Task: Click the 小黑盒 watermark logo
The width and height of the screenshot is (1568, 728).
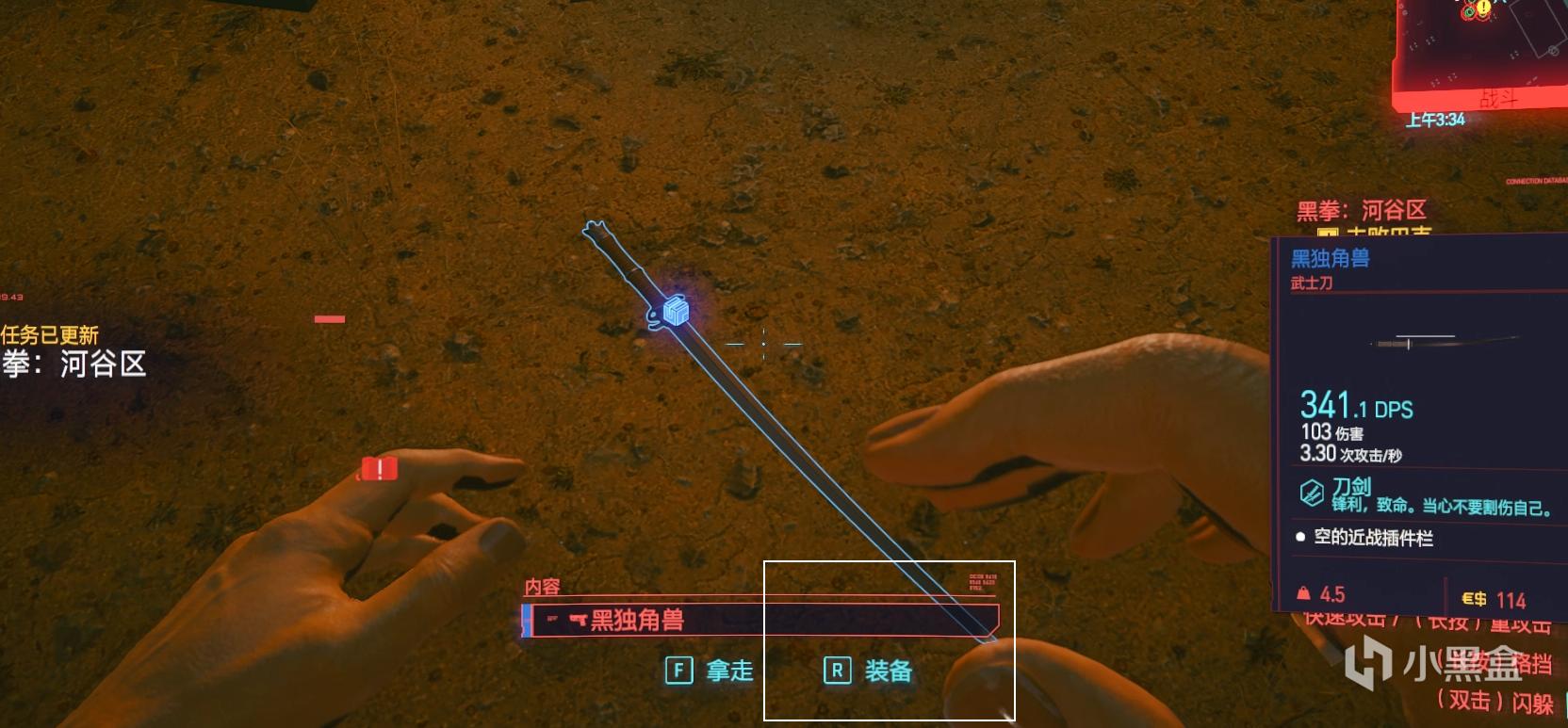Action: [1433, 664]
